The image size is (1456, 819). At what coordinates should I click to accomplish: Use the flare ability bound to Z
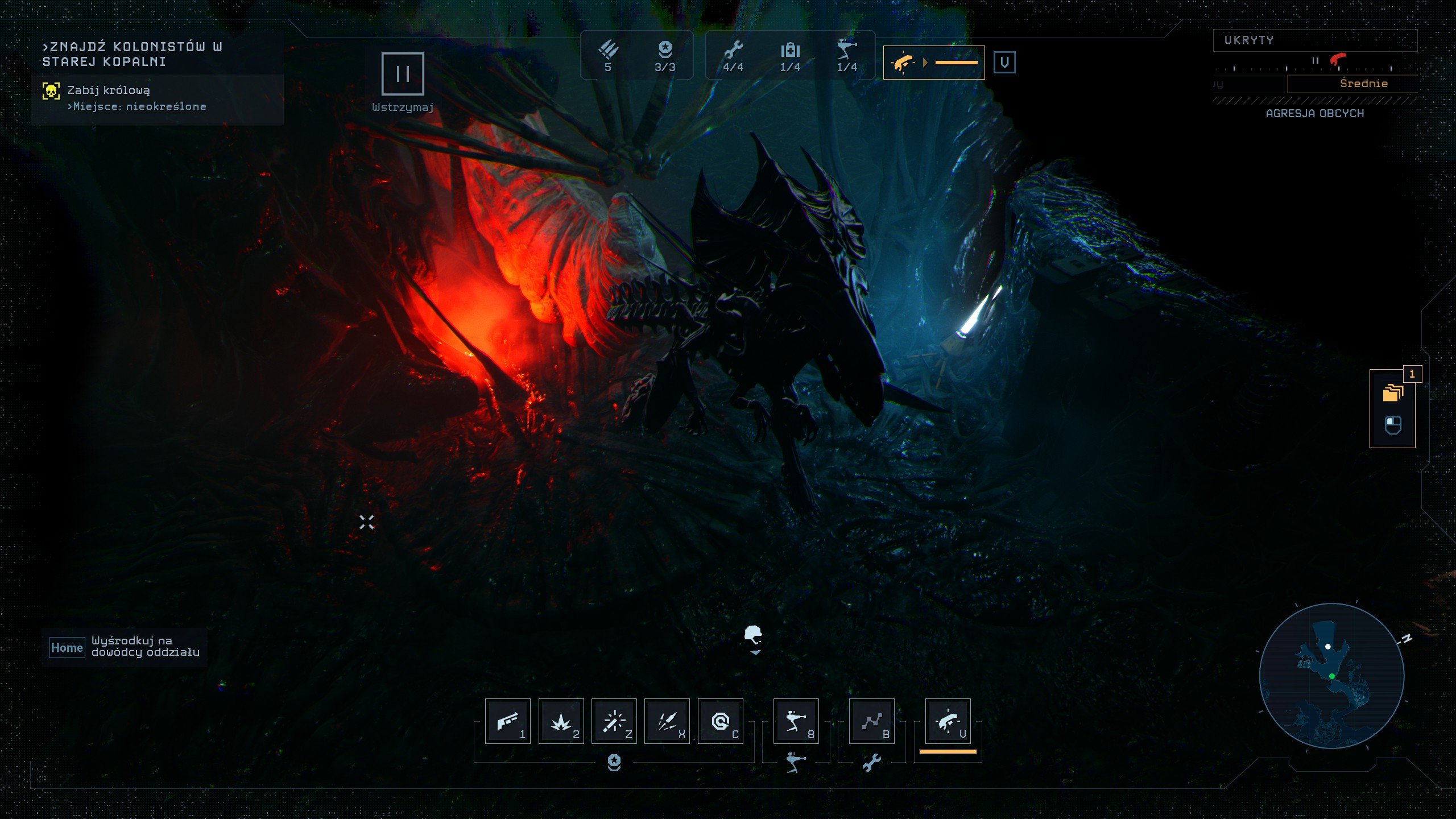[x=615, y=721]
